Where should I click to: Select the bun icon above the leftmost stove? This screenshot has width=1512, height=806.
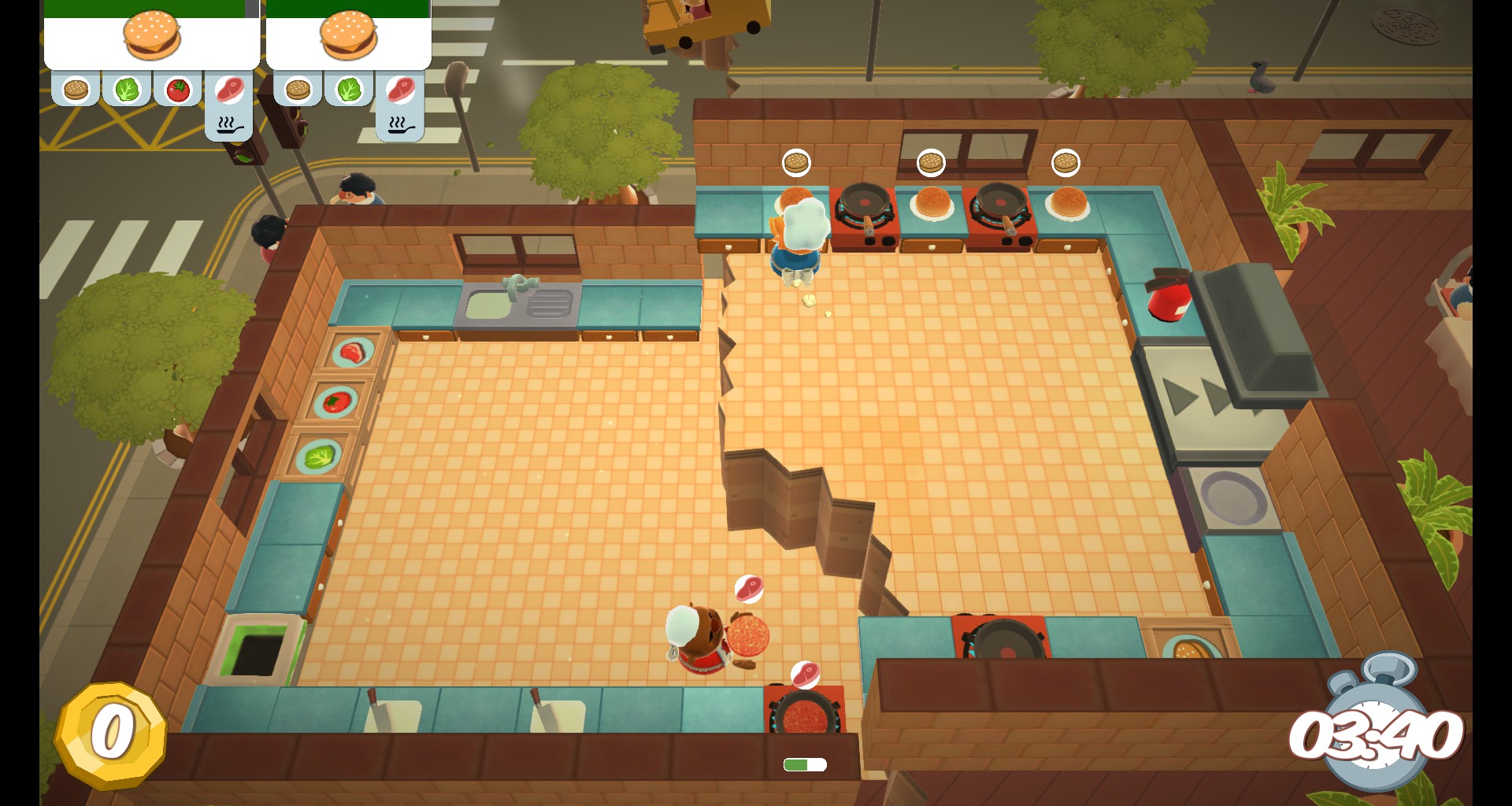coord(796,161)
